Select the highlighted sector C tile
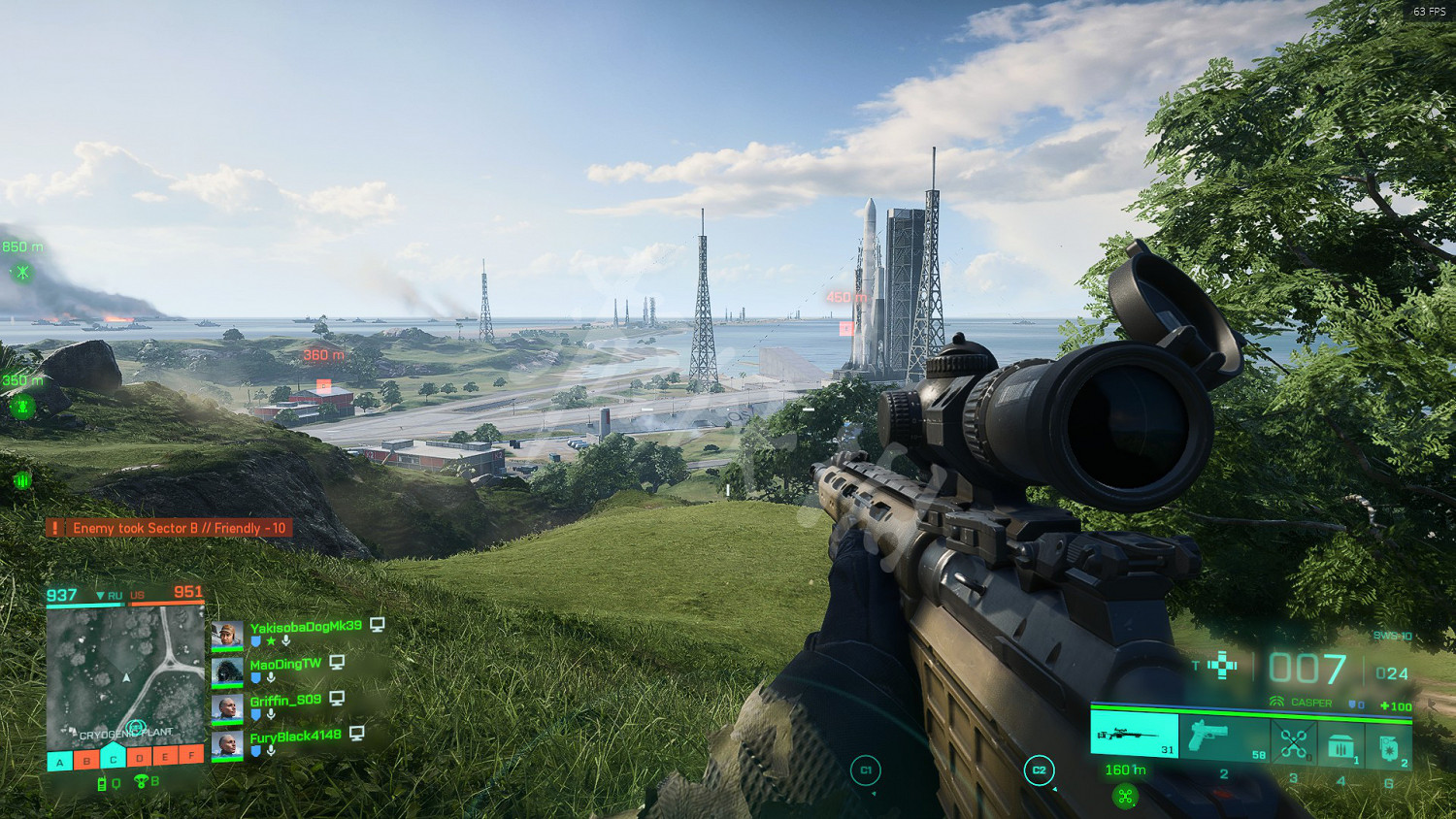Viewport: 1456px width, 819px height. (x=113, y=758)
